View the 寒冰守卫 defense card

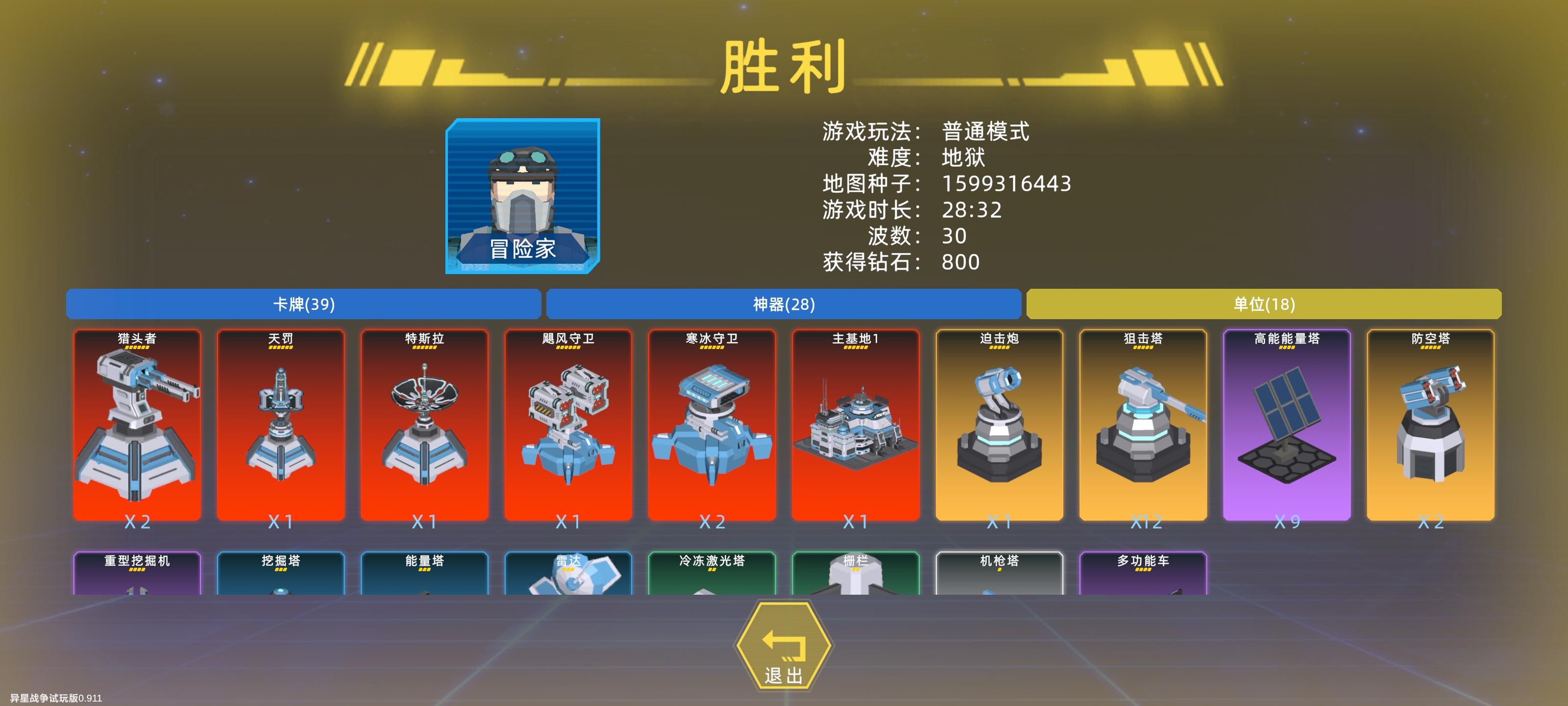712,427
